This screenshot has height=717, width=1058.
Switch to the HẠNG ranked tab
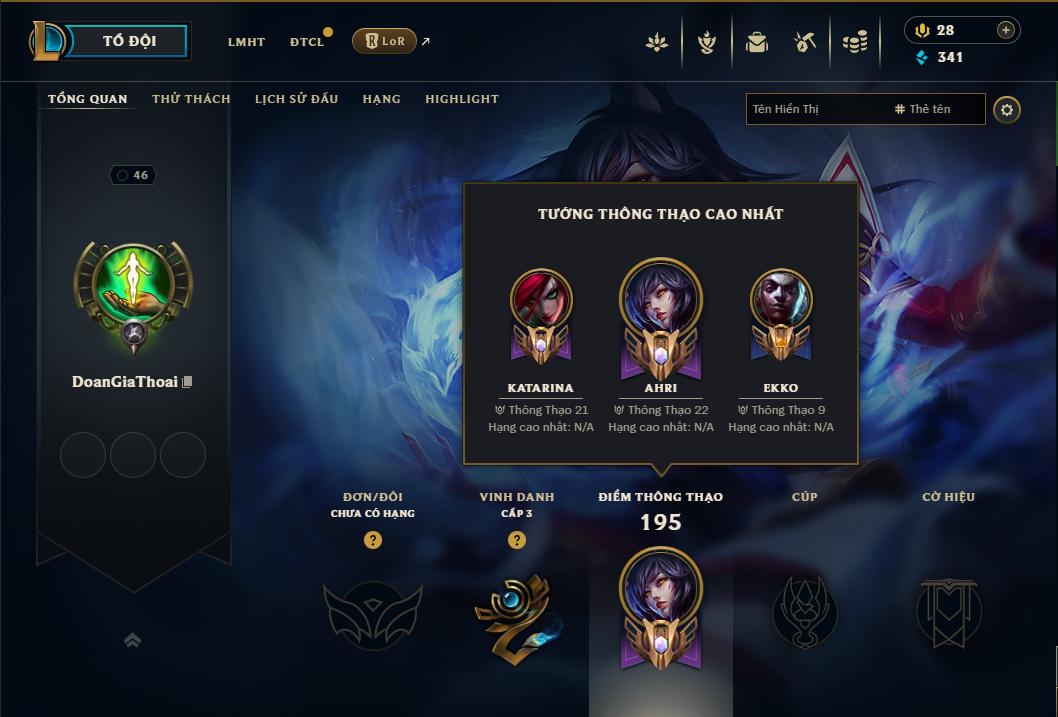coord(381,99)
